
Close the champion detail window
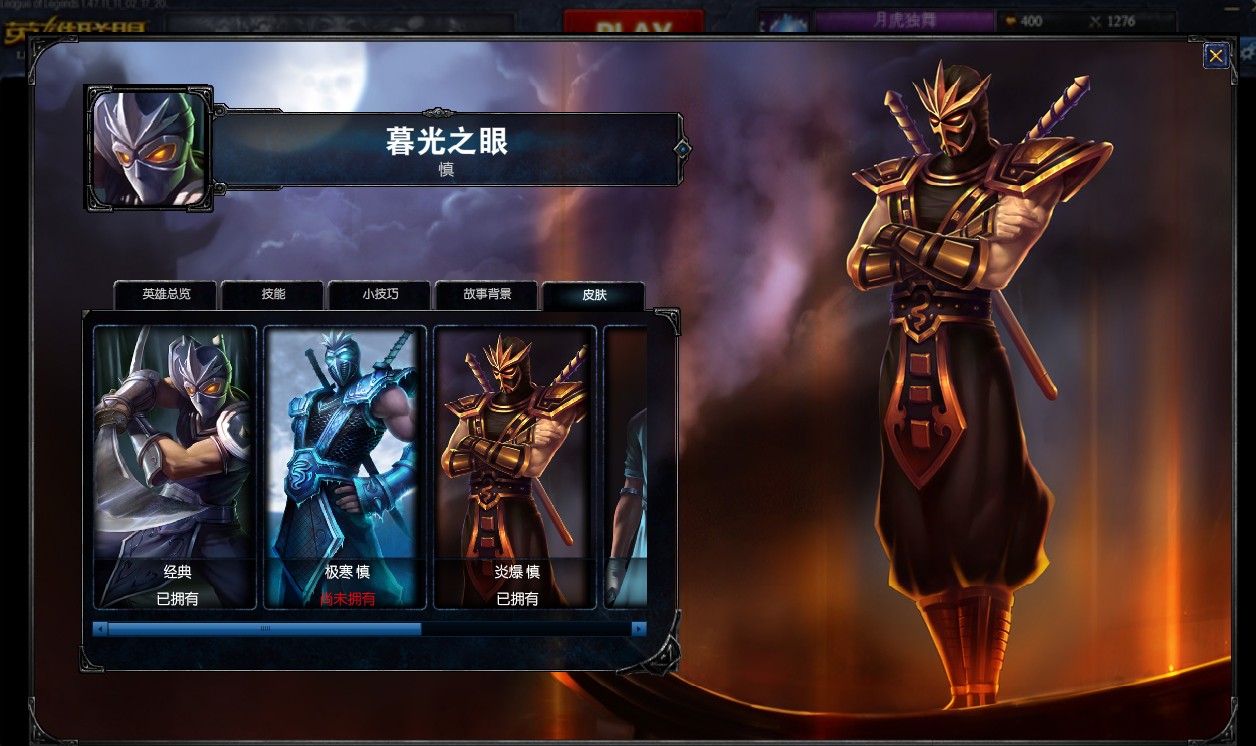click(x=1215, y=56)
